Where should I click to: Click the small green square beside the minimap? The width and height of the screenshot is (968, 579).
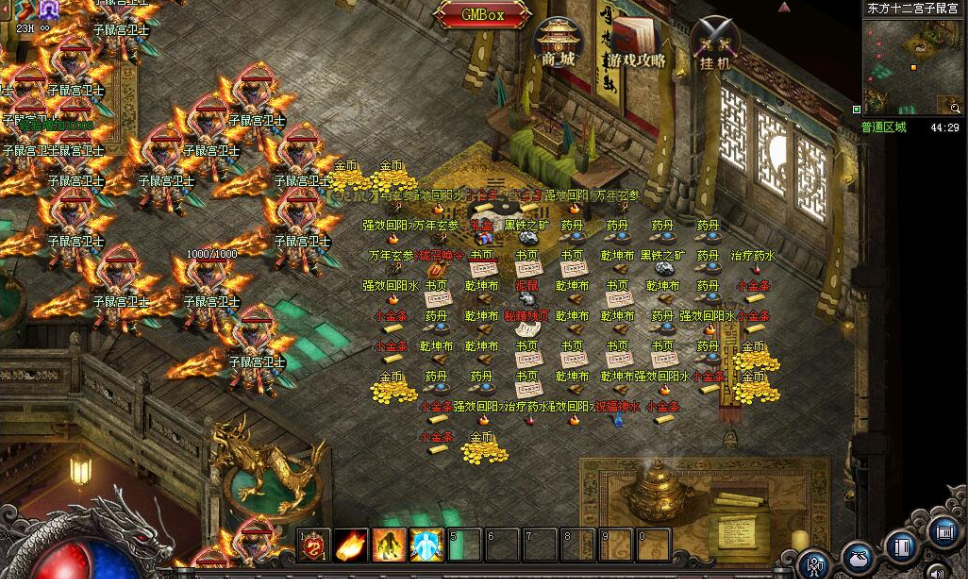[x=857, y=109]
